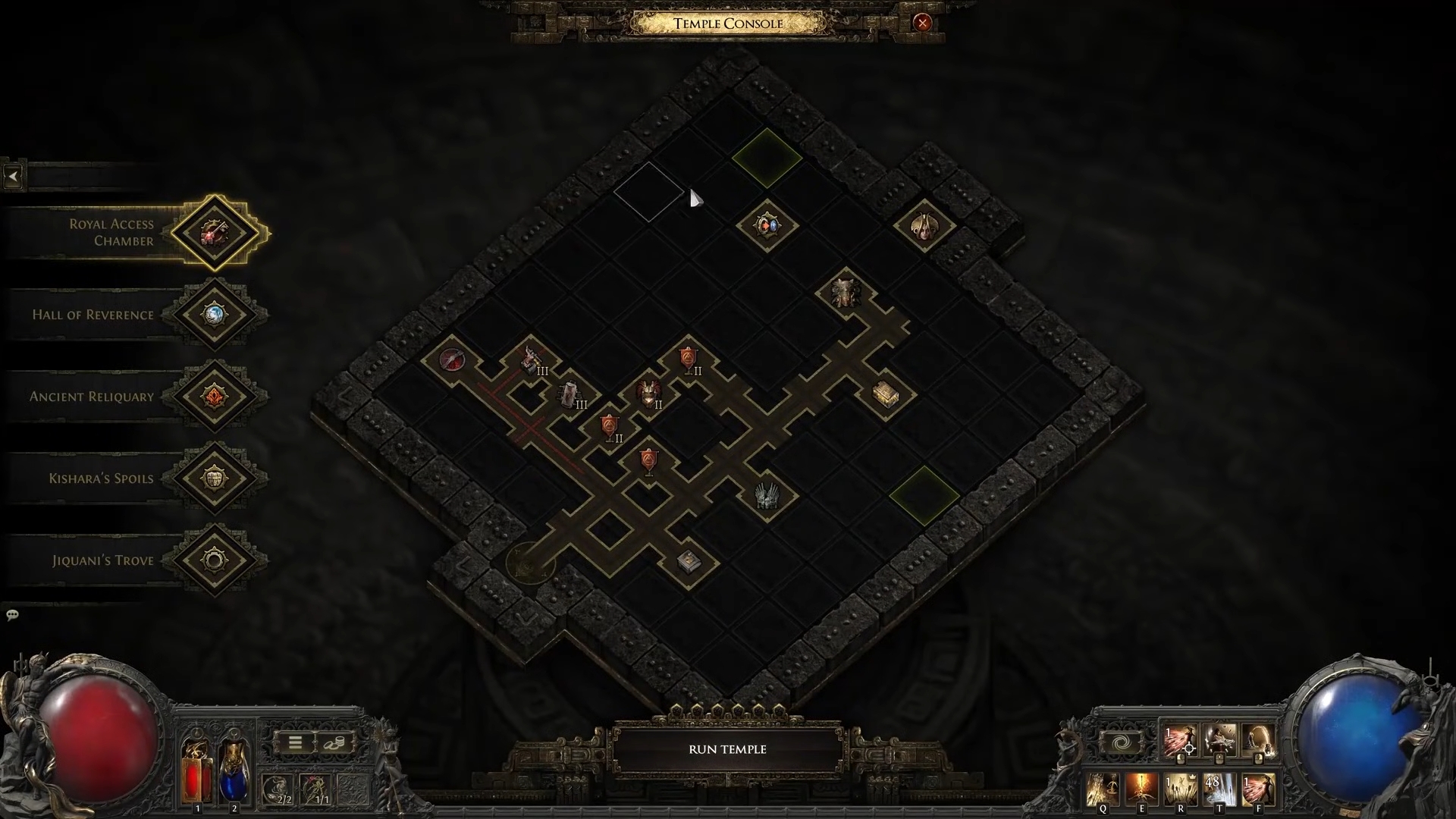Open the coins and rings shop button

pos(334,742)
